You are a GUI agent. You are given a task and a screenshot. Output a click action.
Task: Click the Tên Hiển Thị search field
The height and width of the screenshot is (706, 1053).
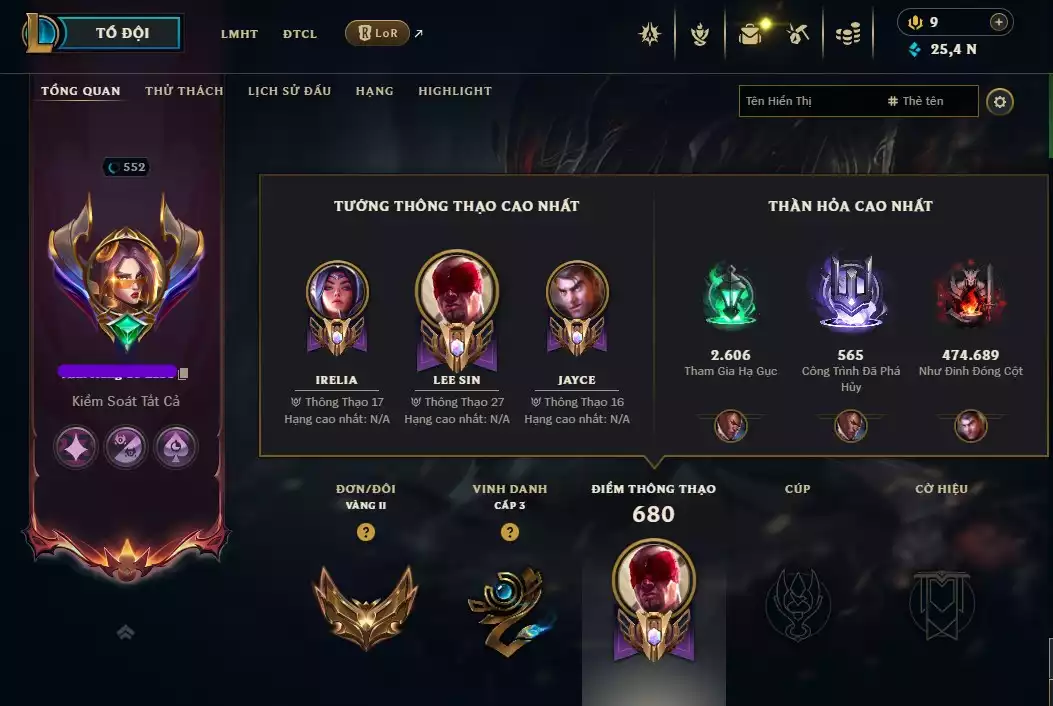[x=810, y=101]
